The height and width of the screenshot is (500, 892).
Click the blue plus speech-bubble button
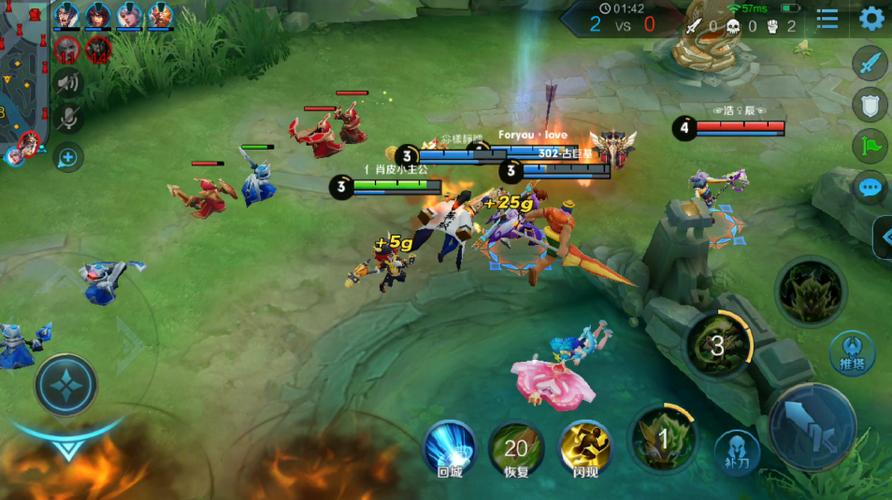click(x=68, y=157)
